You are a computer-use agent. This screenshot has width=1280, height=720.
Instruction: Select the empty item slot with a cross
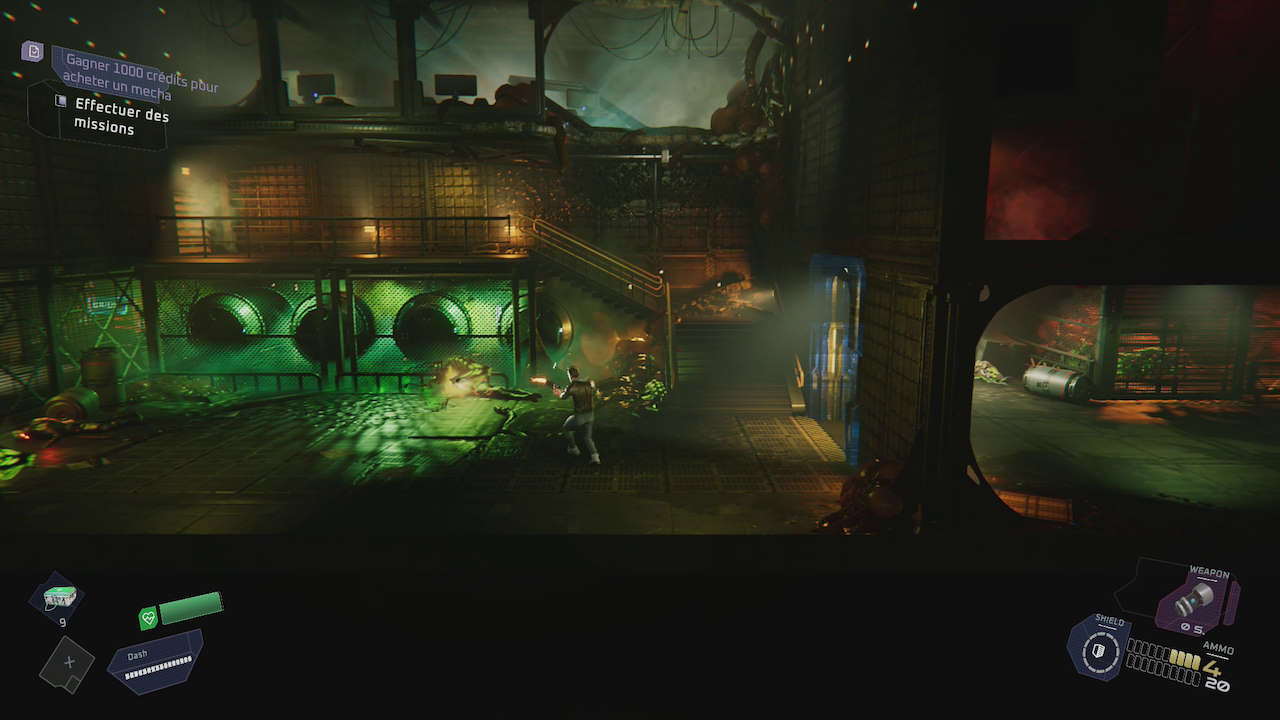point(67,664)
